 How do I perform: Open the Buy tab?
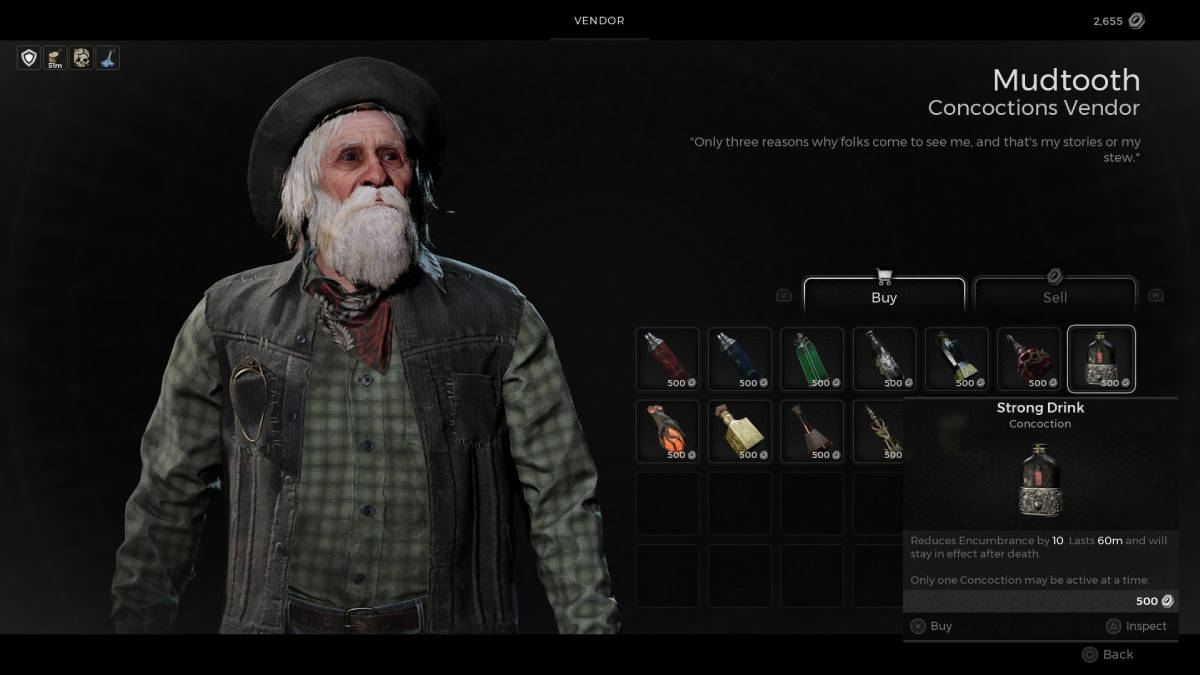point(884,296)
